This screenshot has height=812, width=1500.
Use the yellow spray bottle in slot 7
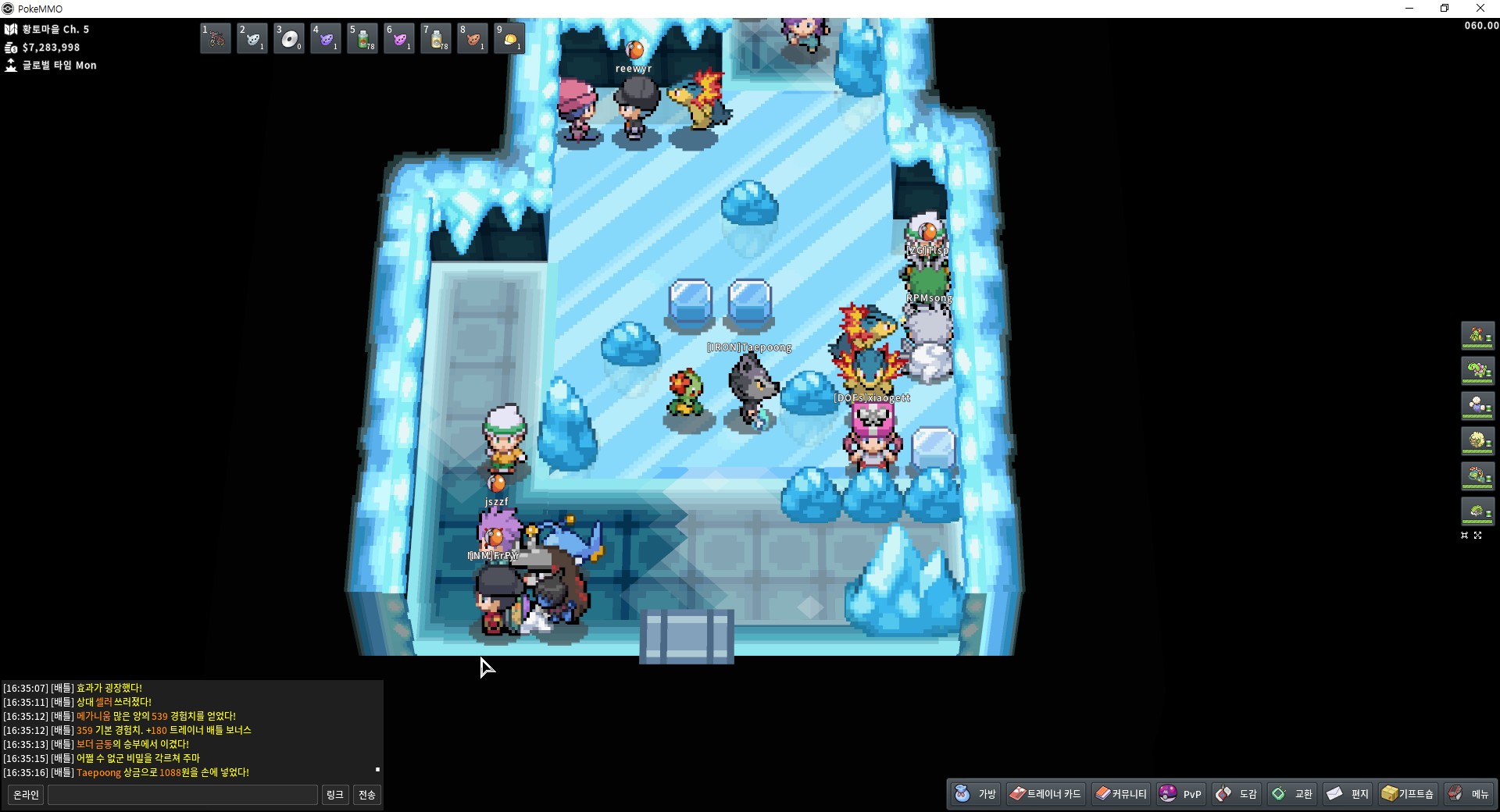click(436, 38)
